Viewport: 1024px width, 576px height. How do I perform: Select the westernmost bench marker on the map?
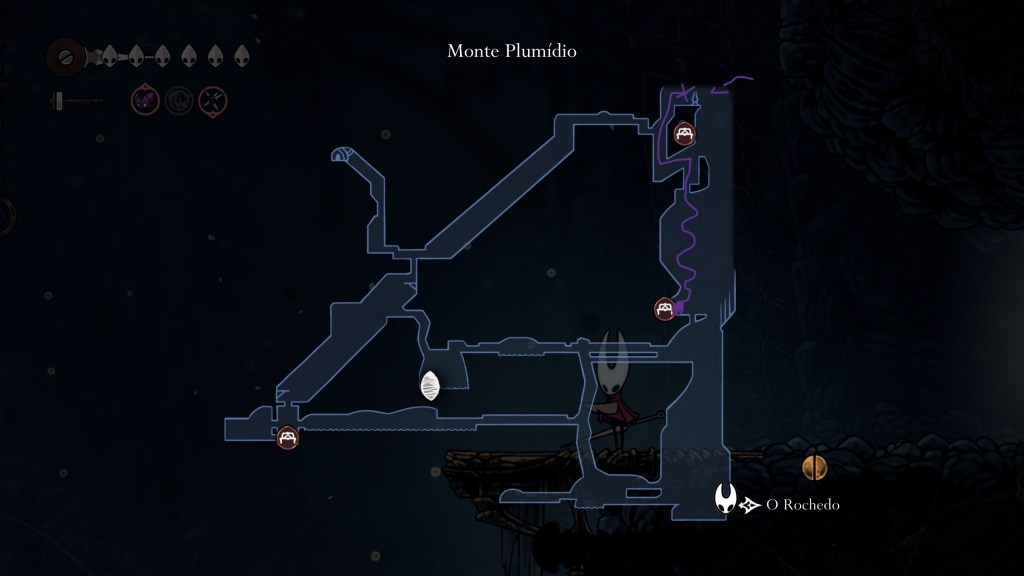coord(288,437)
